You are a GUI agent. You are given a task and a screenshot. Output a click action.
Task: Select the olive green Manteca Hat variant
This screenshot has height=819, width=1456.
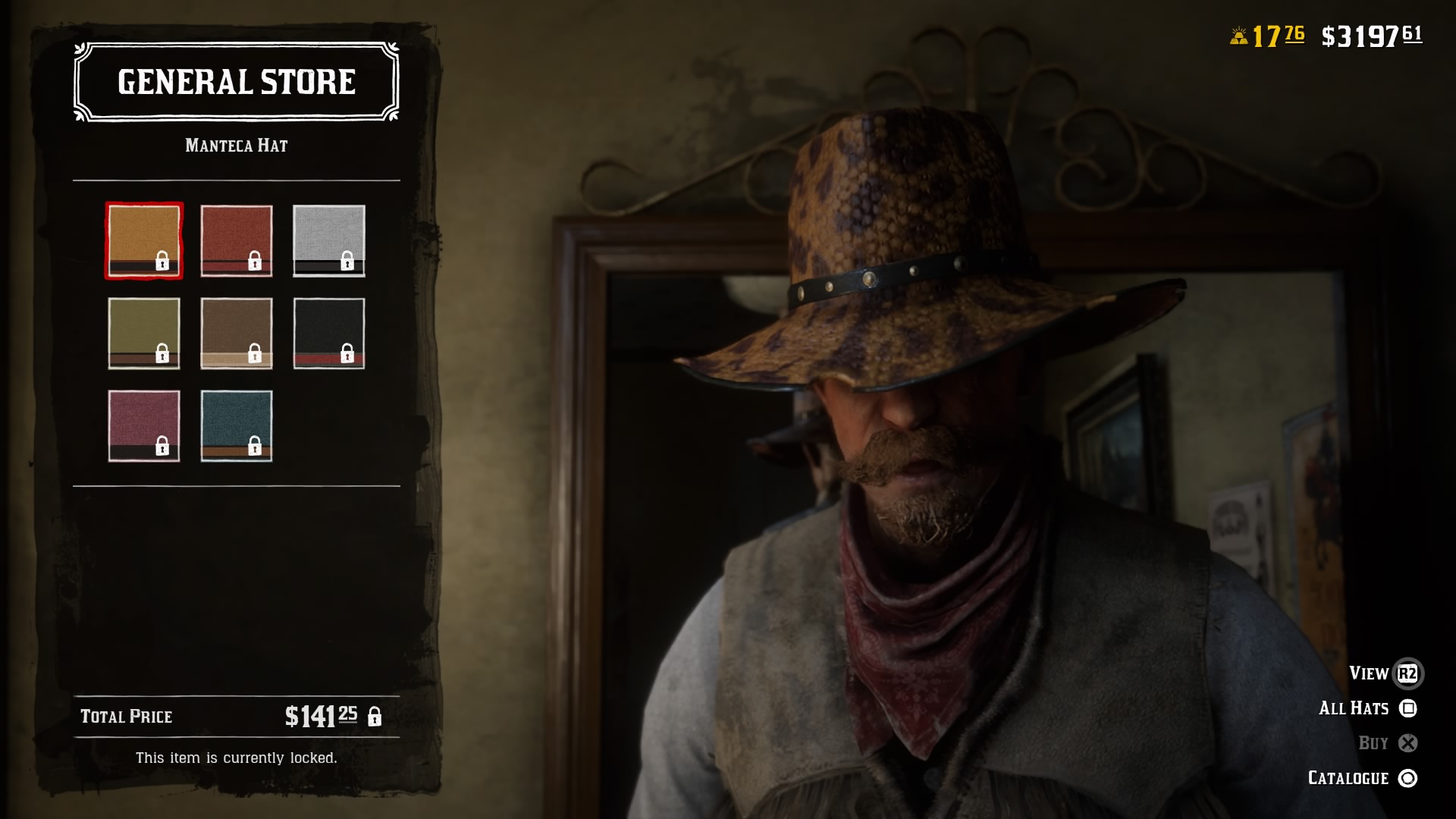coord(144,332)
